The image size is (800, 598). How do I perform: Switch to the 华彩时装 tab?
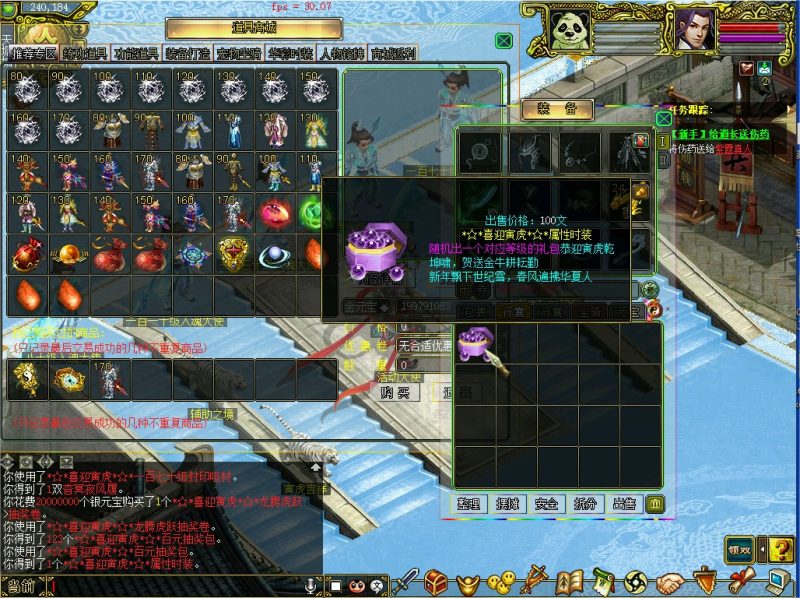[291, 53]
